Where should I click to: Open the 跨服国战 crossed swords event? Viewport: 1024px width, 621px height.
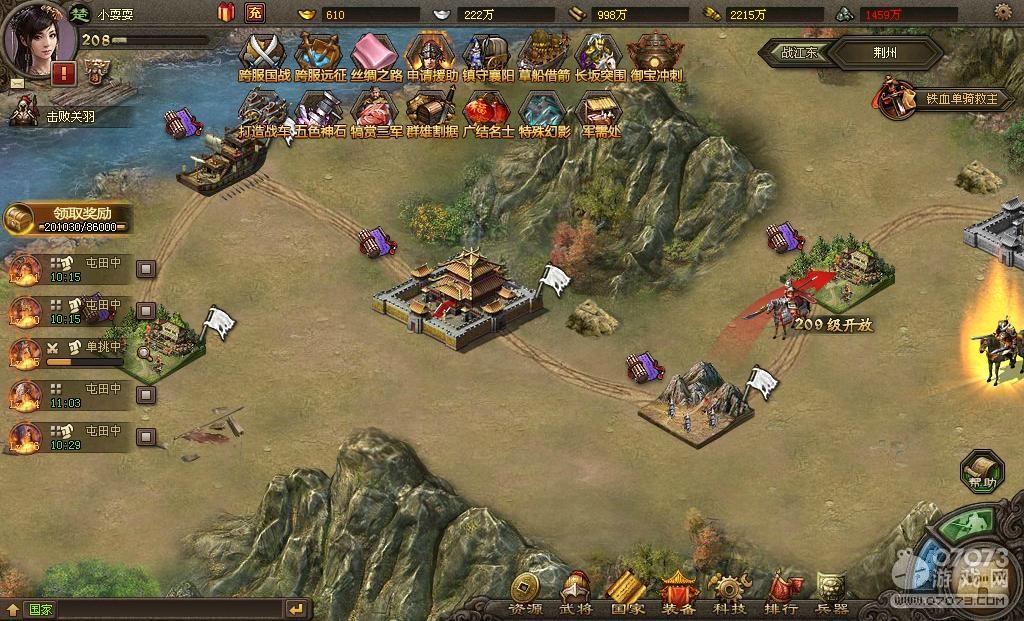(264, 53)
